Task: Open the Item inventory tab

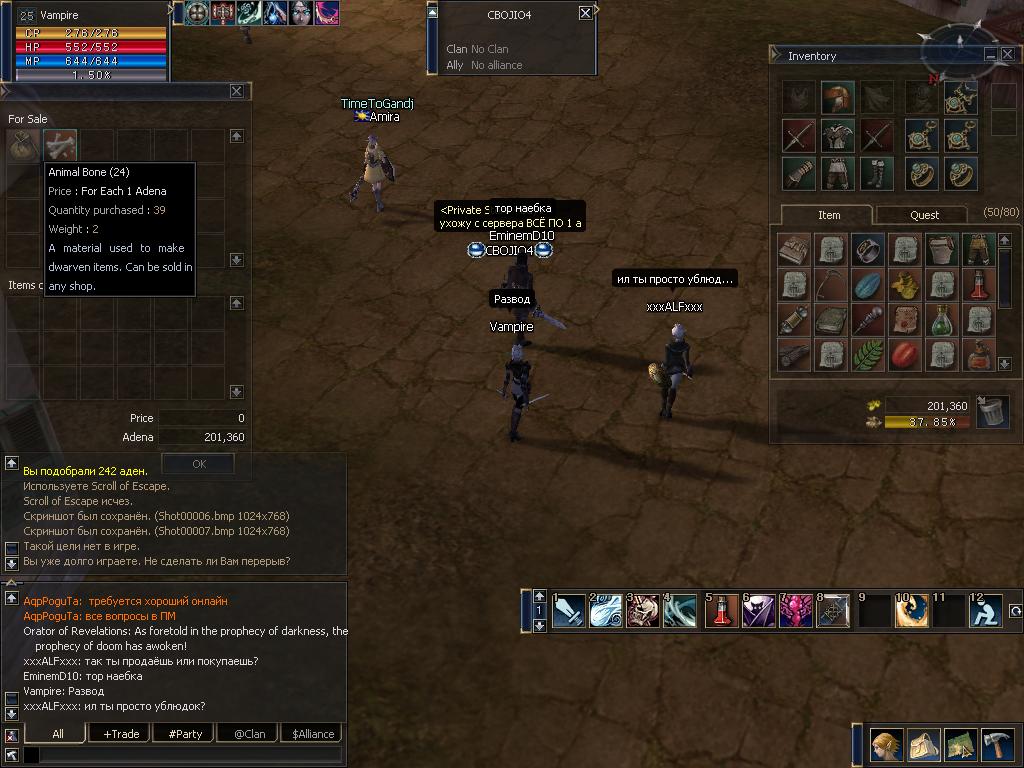Action: click(x=829, y=215)
